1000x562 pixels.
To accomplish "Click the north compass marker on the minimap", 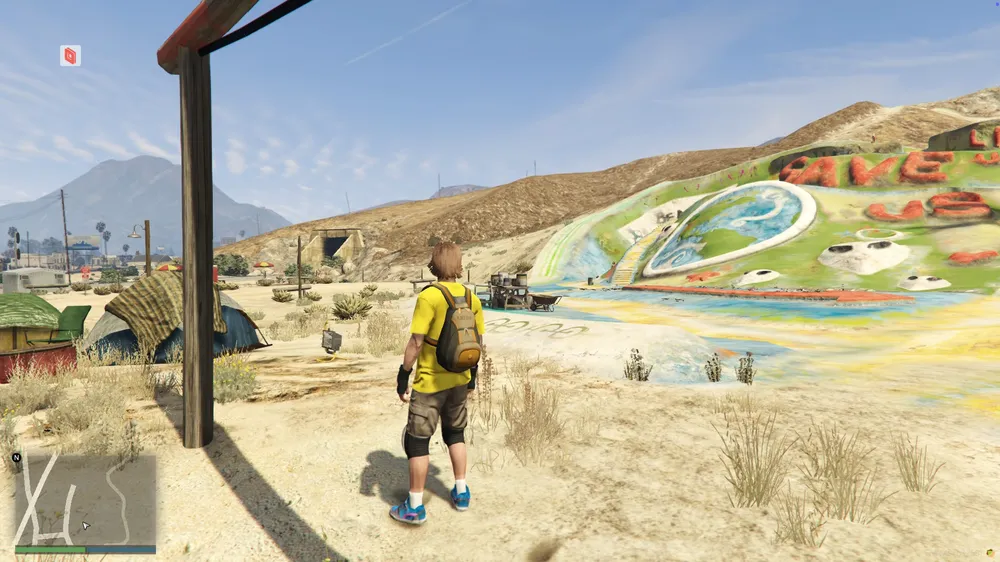I will tap(17, 457).
